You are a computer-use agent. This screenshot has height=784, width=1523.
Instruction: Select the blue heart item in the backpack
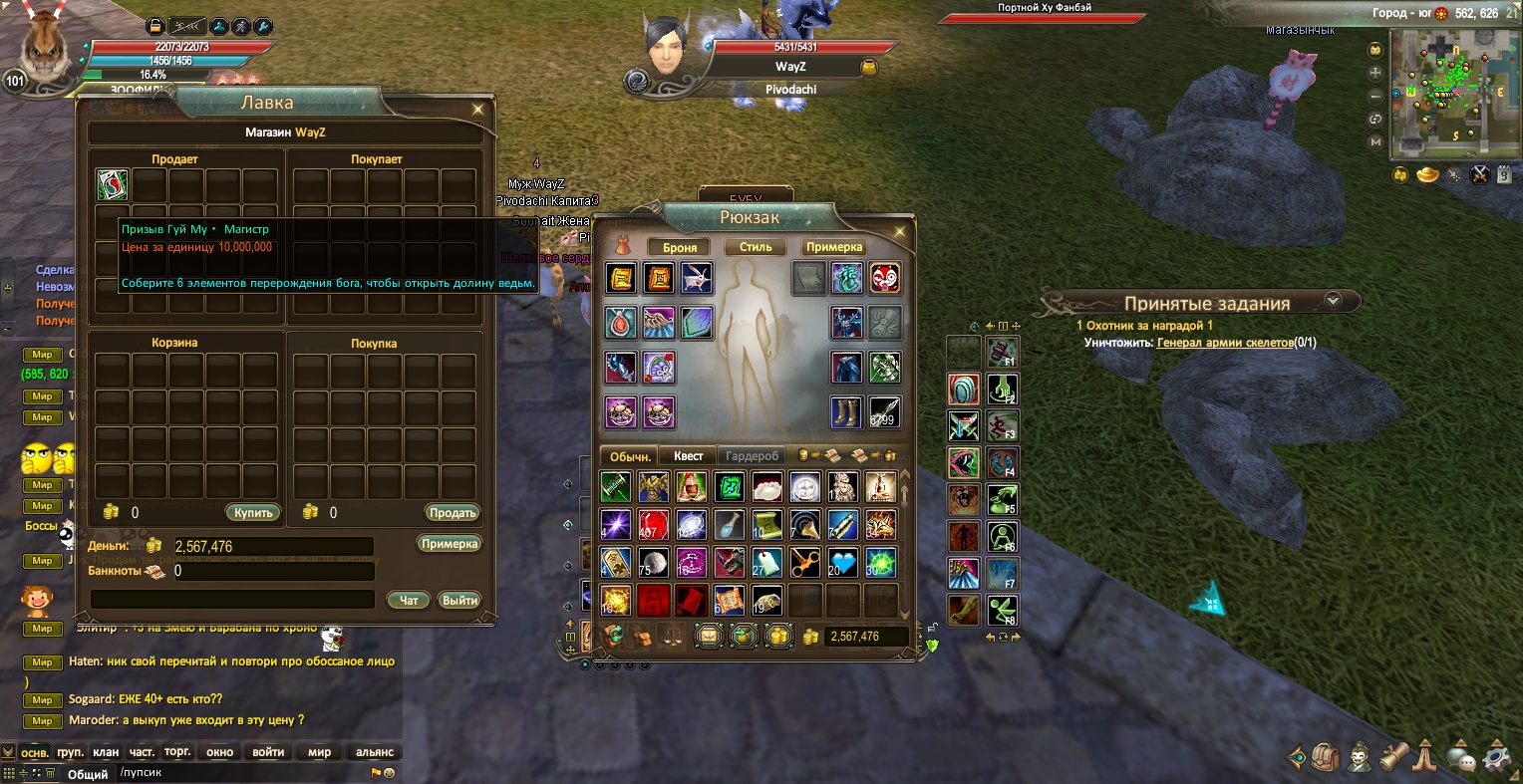click(843, 563)
